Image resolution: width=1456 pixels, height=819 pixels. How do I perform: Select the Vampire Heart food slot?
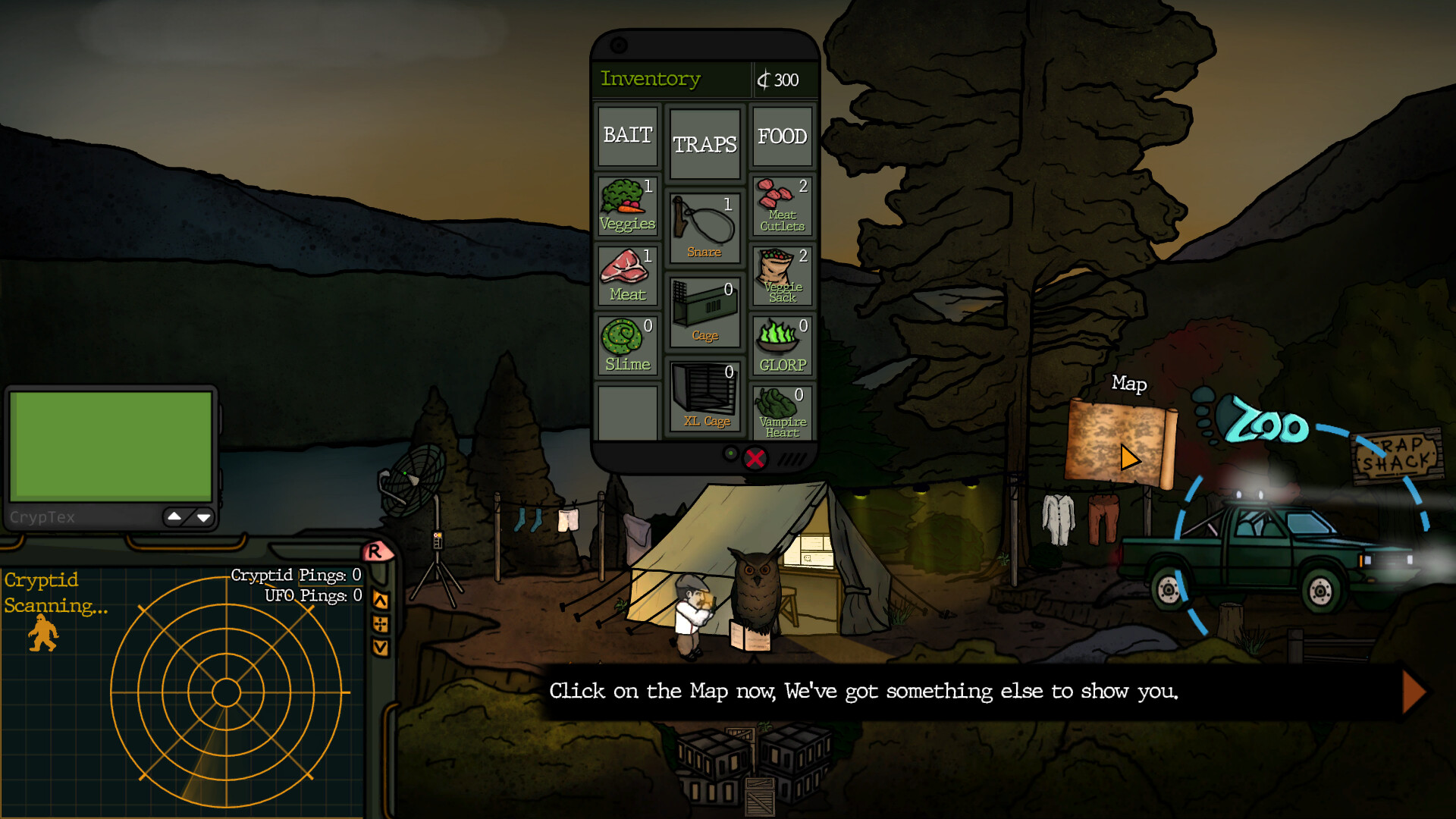pyautogui.click(x=782, y=413)
